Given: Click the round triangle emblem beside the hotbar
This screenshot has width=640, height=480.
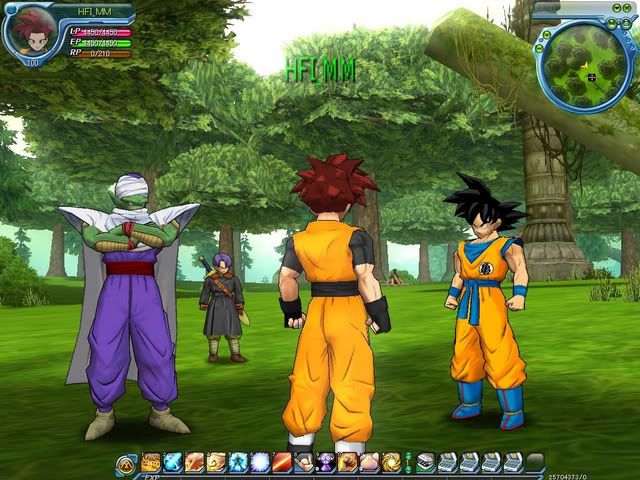Looking at the screenshot, I should [x=127, y=463].
